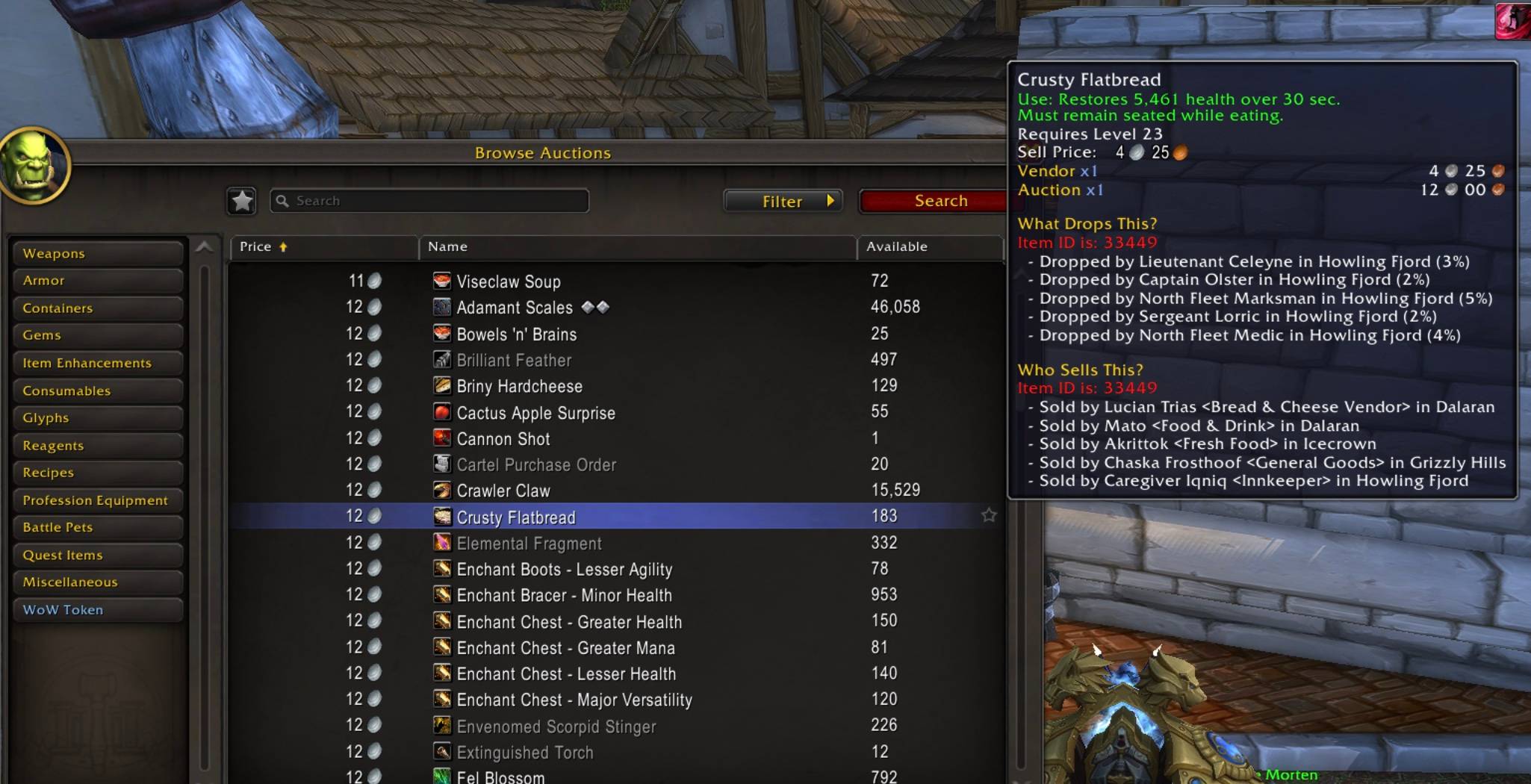This screenshot has height=784, width=1531.
Task: Click the favorites star beside the search bar
Action: [241, 200]
